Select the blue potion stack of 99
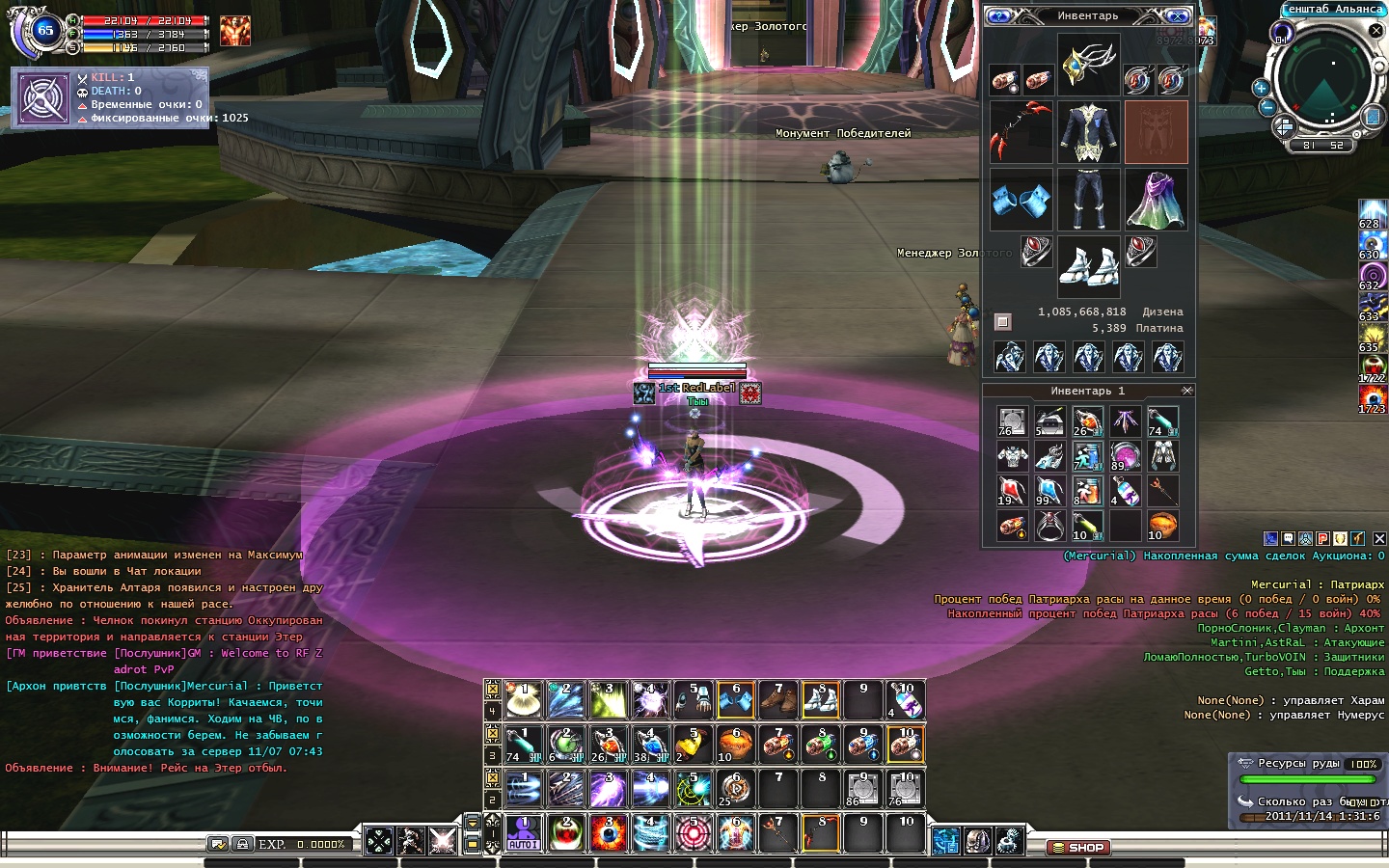The image size is (1389, 868). (1049, 490)
